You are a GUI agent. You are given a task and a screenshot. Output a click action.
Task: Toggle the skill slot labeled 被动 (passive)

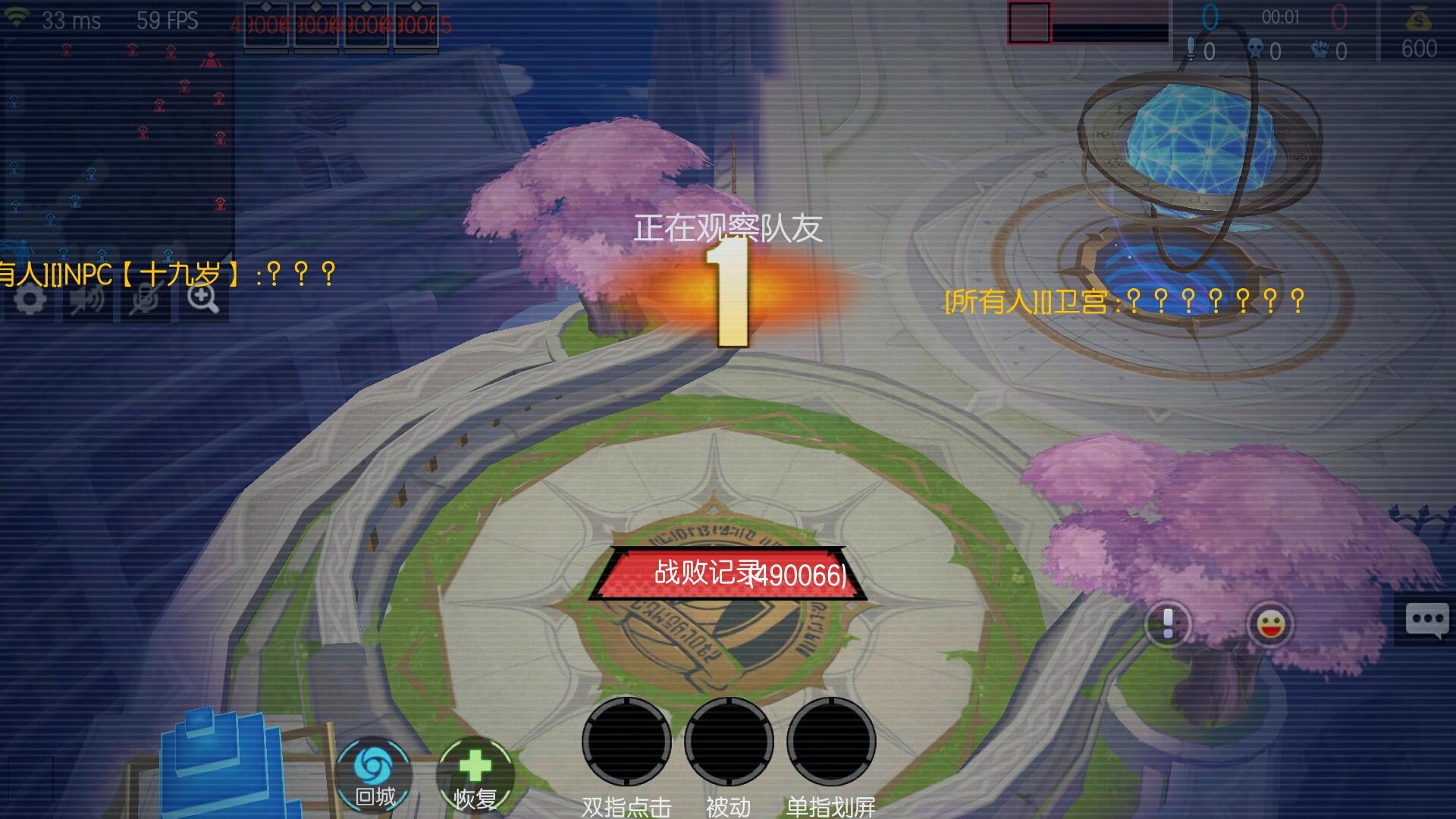tap(730, 742)
